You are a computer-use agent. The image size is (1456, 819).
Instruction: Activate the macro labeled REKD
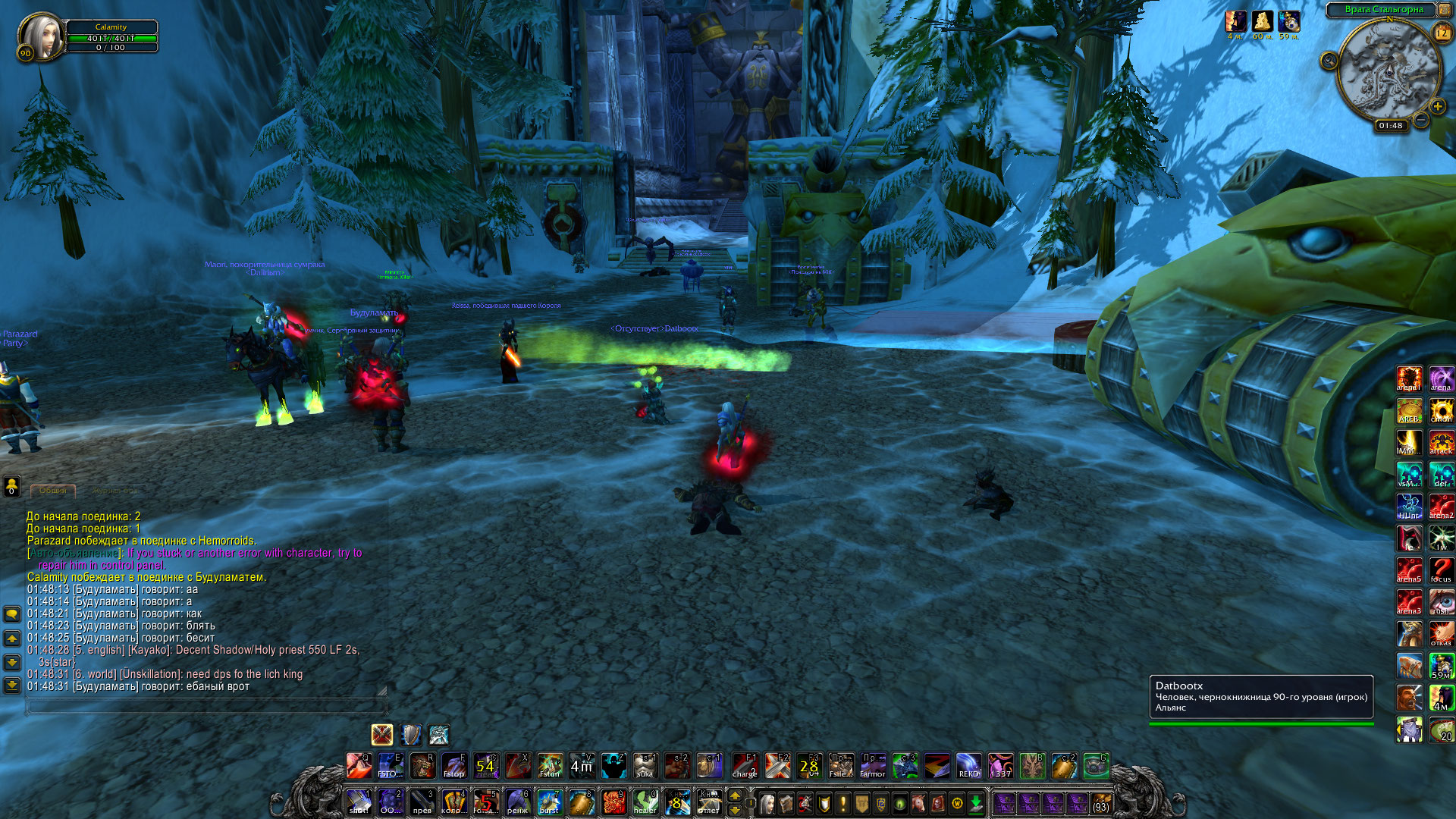[968, 766]
